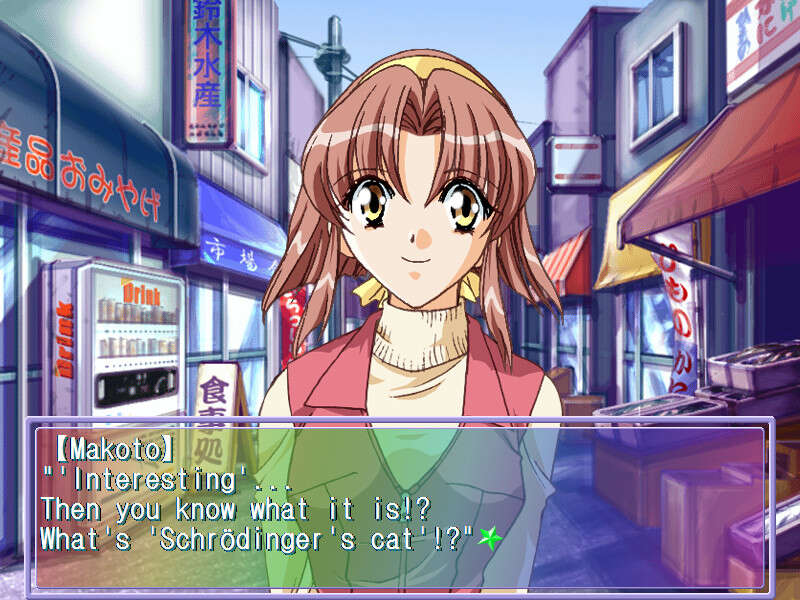Click the green star advance-text indicator
This screenshot has width=800, height=600.
(489, 537)
